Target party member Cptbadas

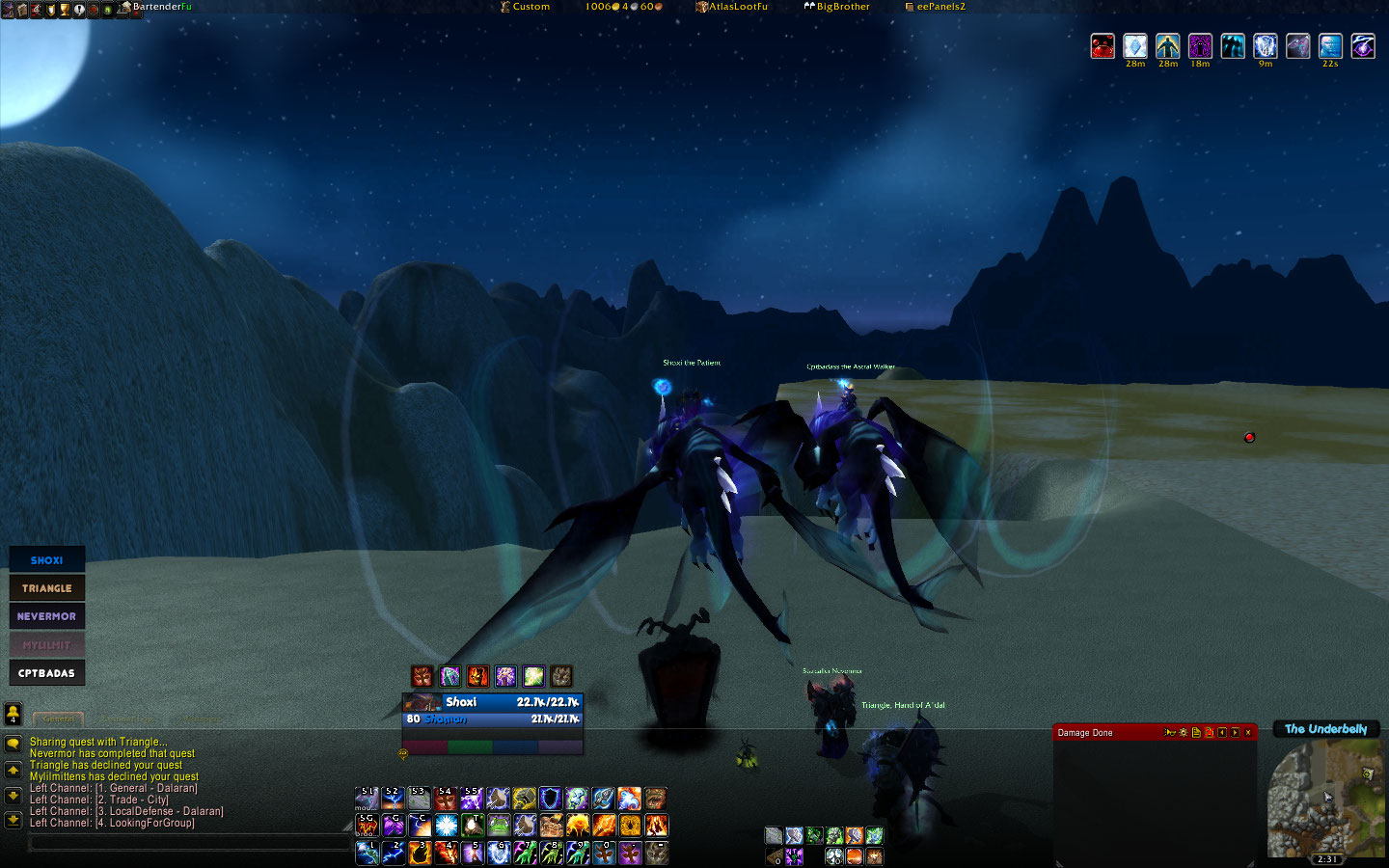(x=46, y=672)
